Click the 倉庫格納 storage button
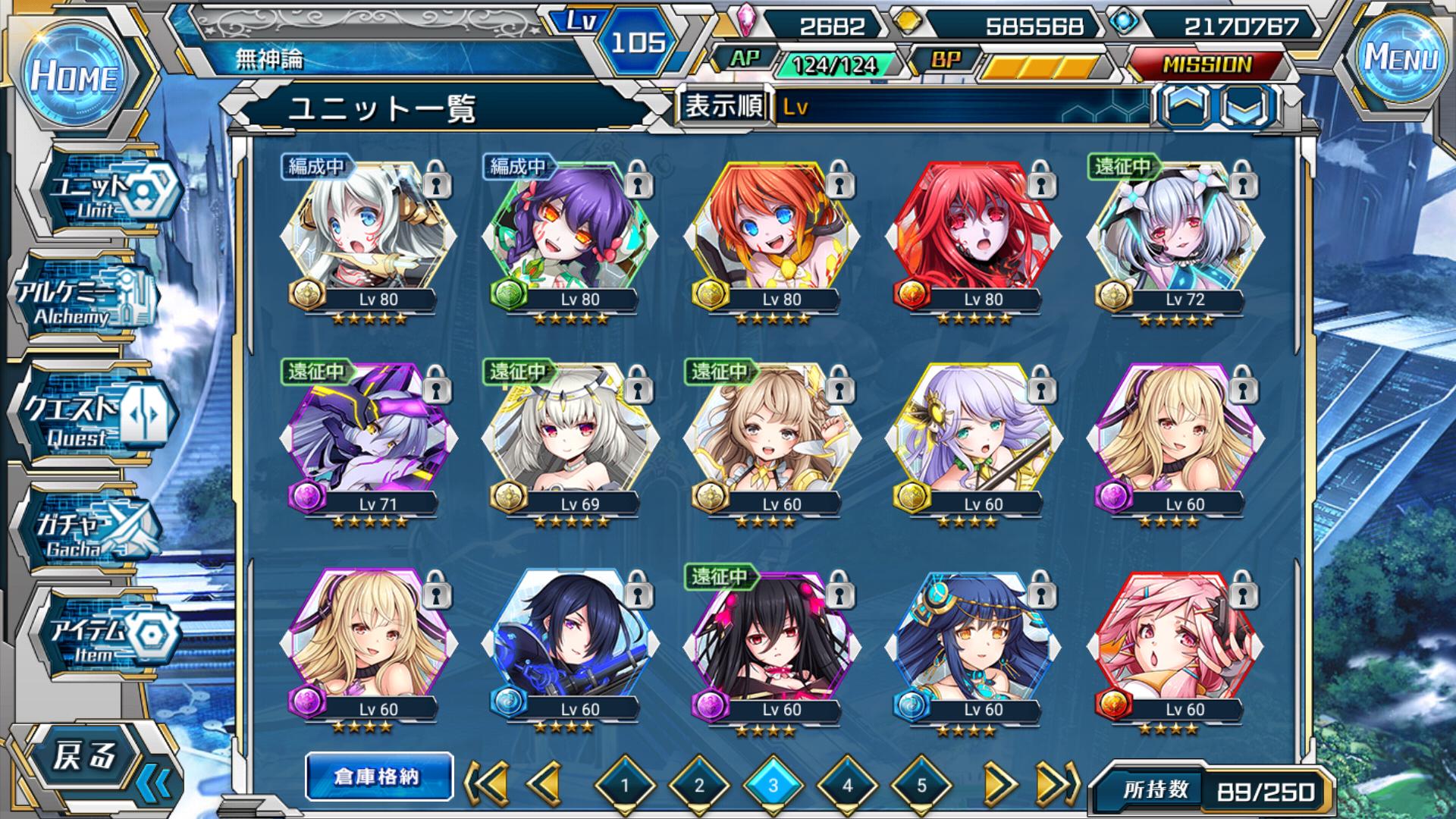 tap(378, 777)
